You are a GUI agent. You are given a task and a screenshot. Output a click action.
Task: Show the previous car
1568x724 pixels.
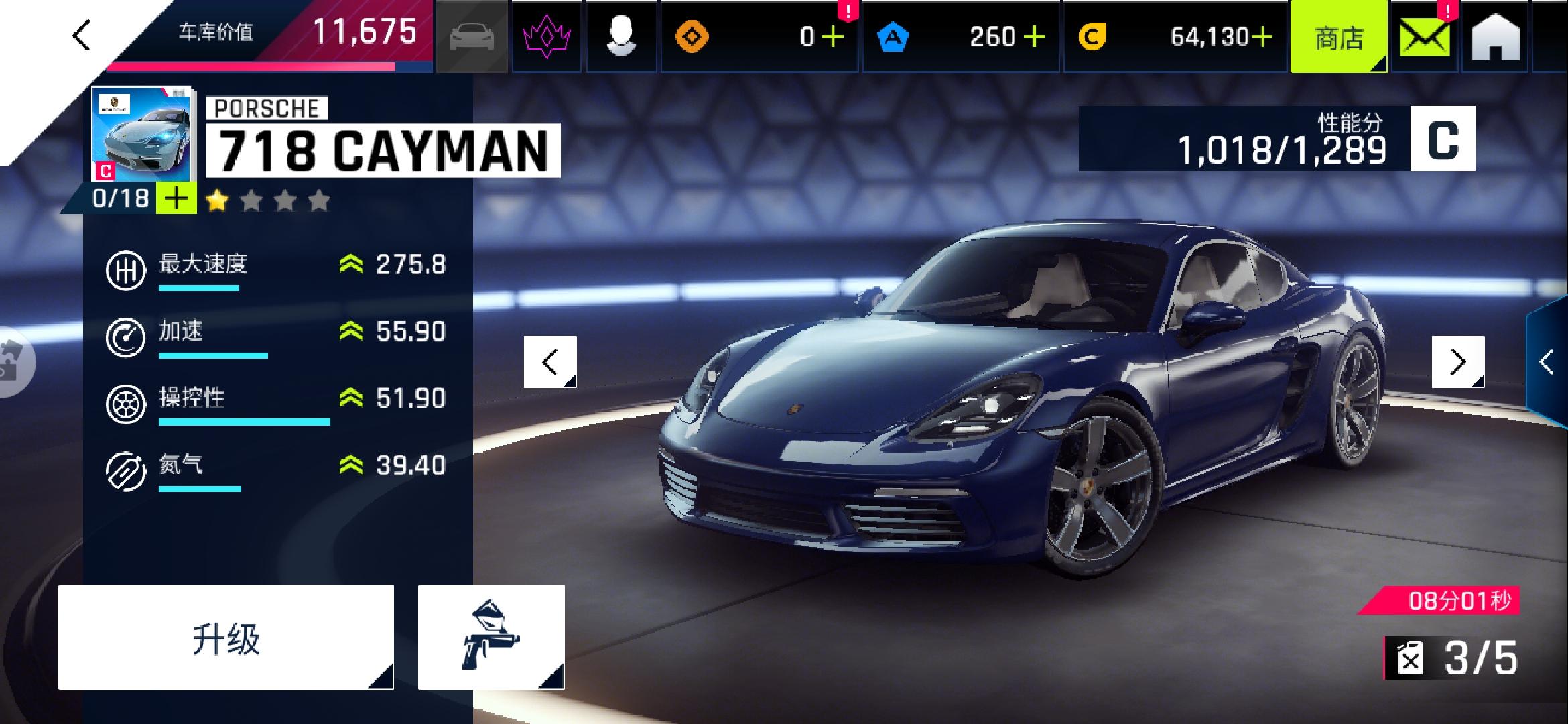pyautogui.click(x=550, y=362)
